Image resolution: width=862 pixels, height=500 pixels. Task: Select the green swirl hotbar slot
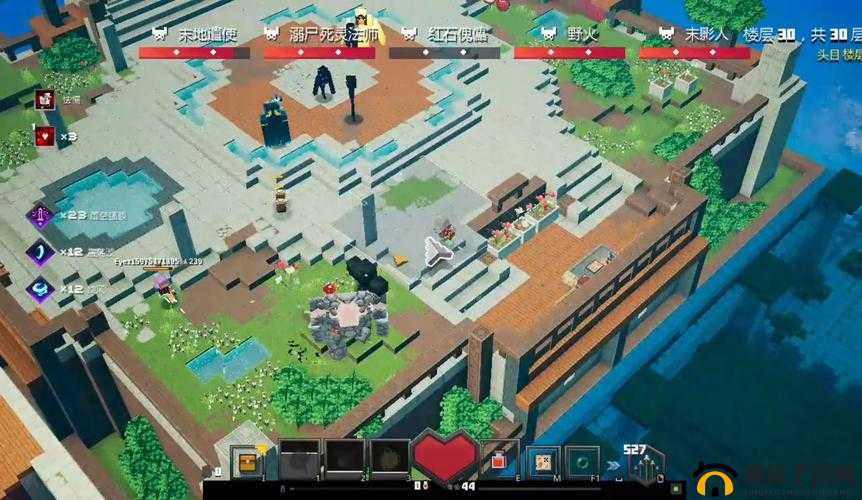click(582, 461)
